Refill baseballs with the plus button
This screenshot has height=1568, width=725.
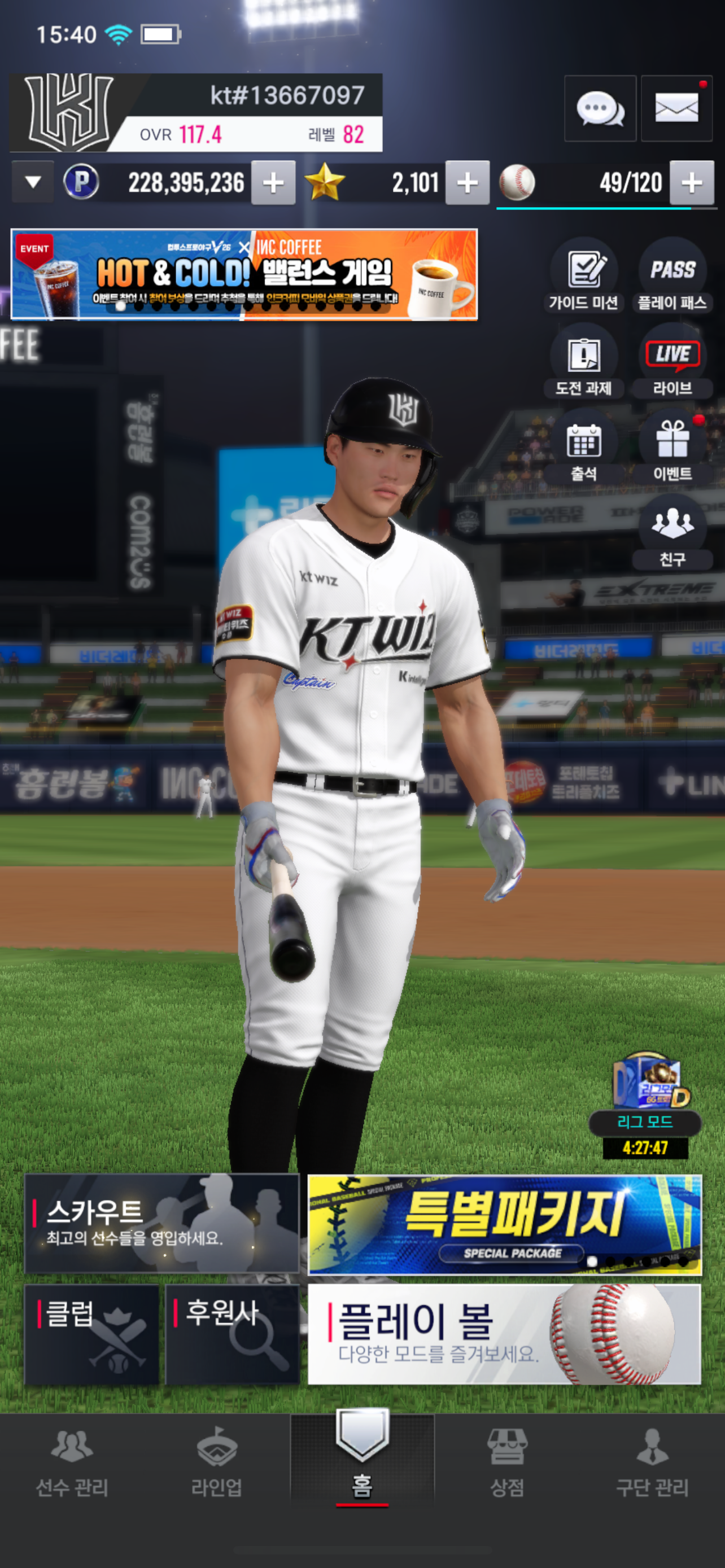(691, 183)
